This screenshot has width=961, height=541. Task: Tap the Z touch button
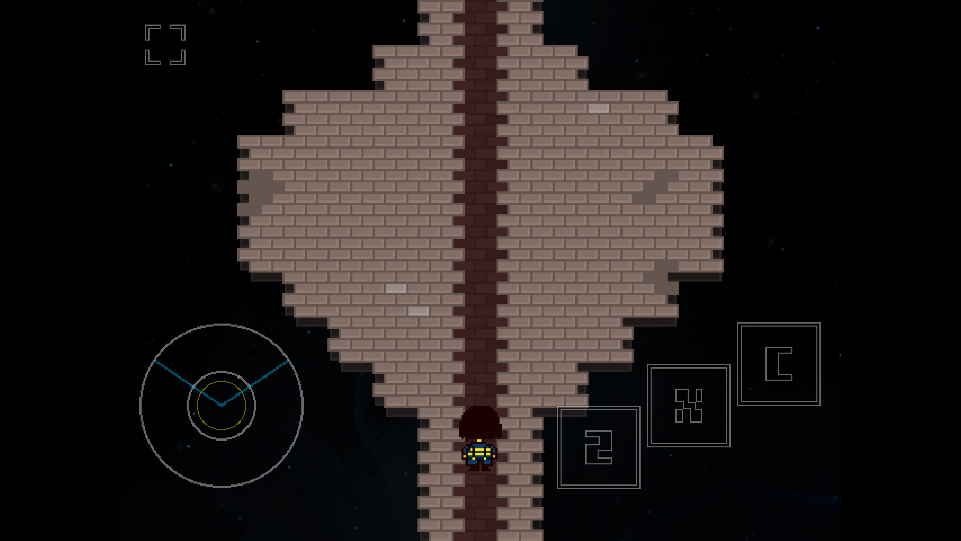point(598,447)
